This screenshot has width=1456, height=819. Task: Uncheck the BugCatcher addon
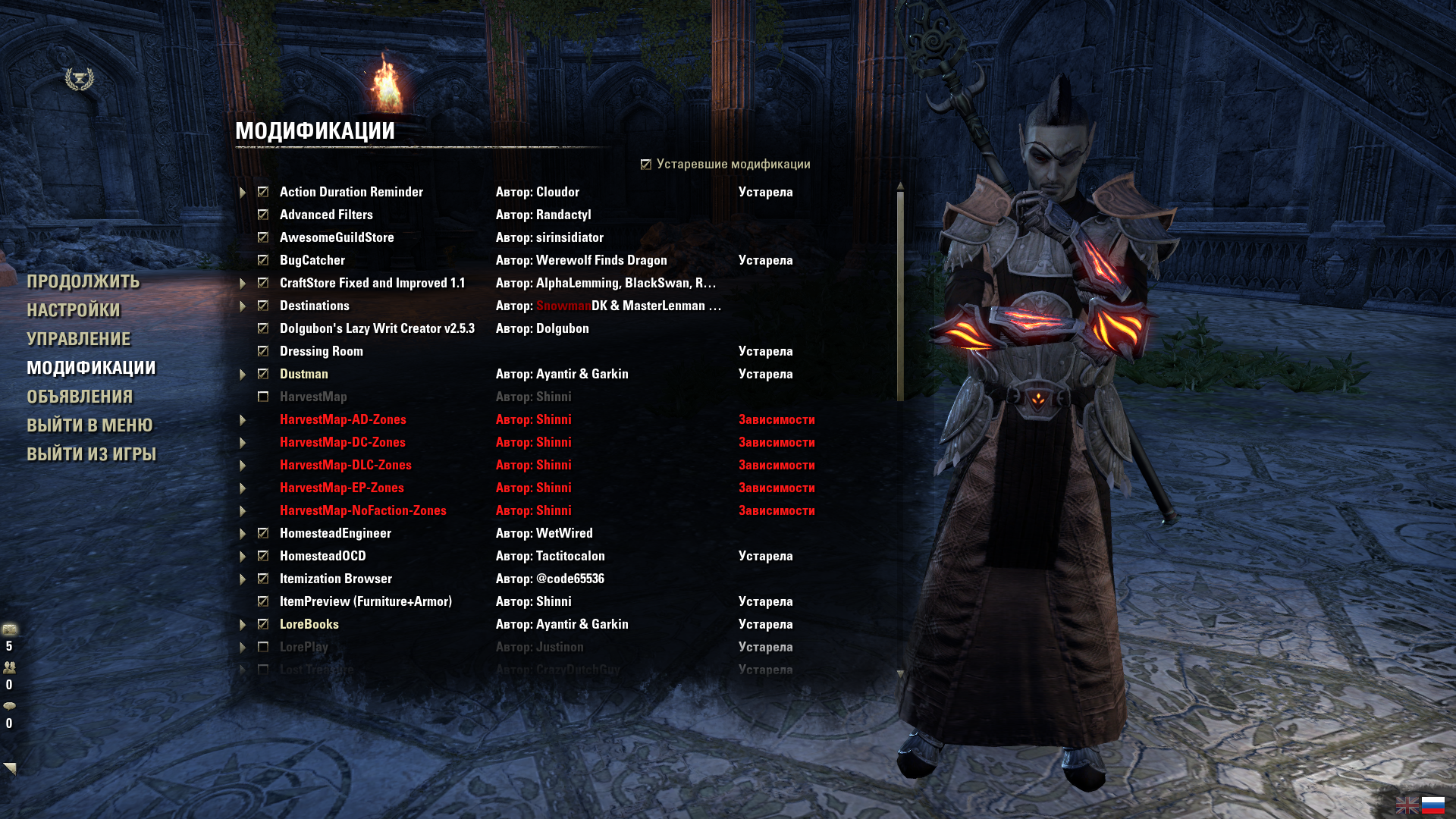pyautogui.click(x=263, y=261)
